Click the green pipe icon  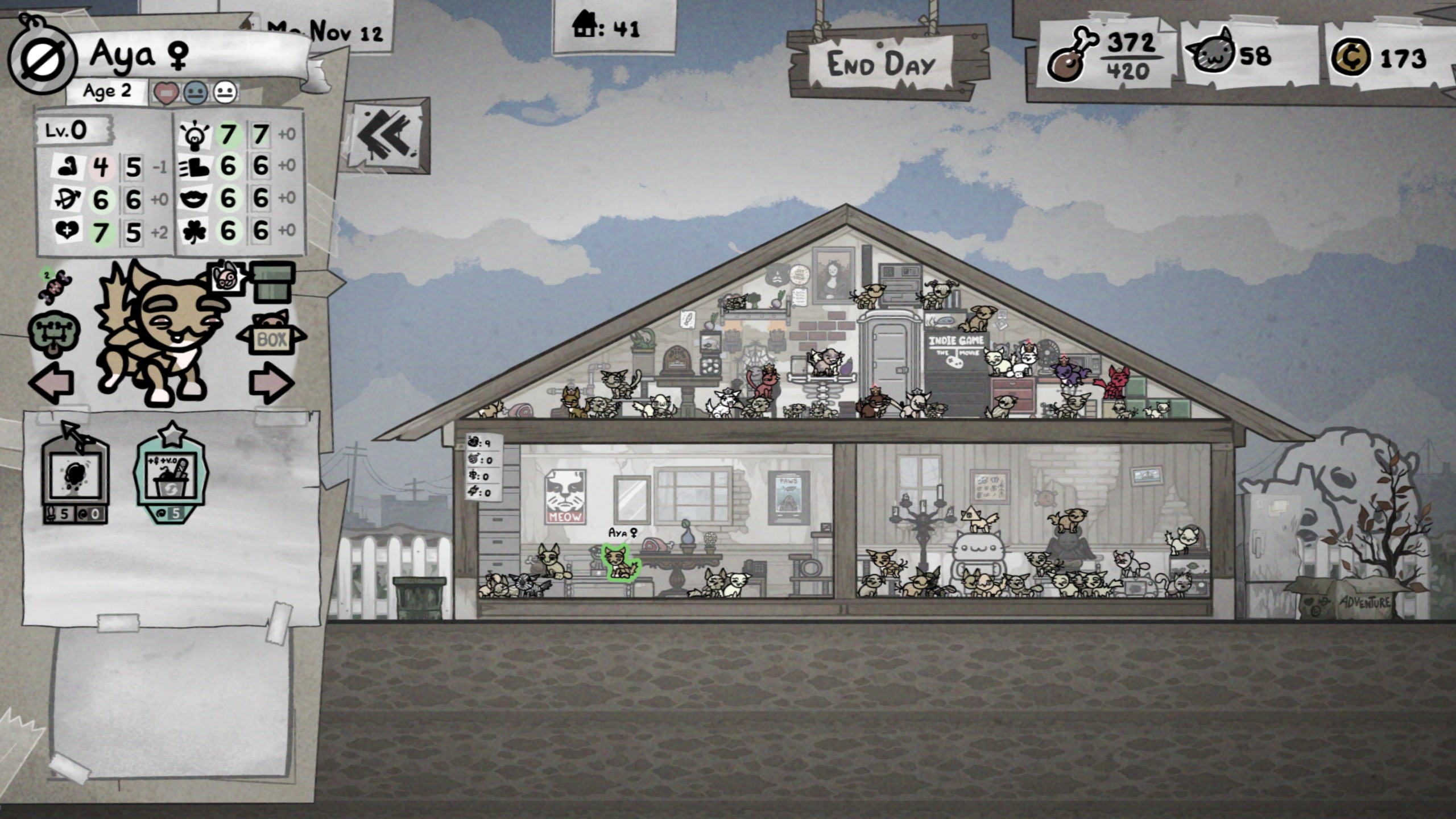274,282
